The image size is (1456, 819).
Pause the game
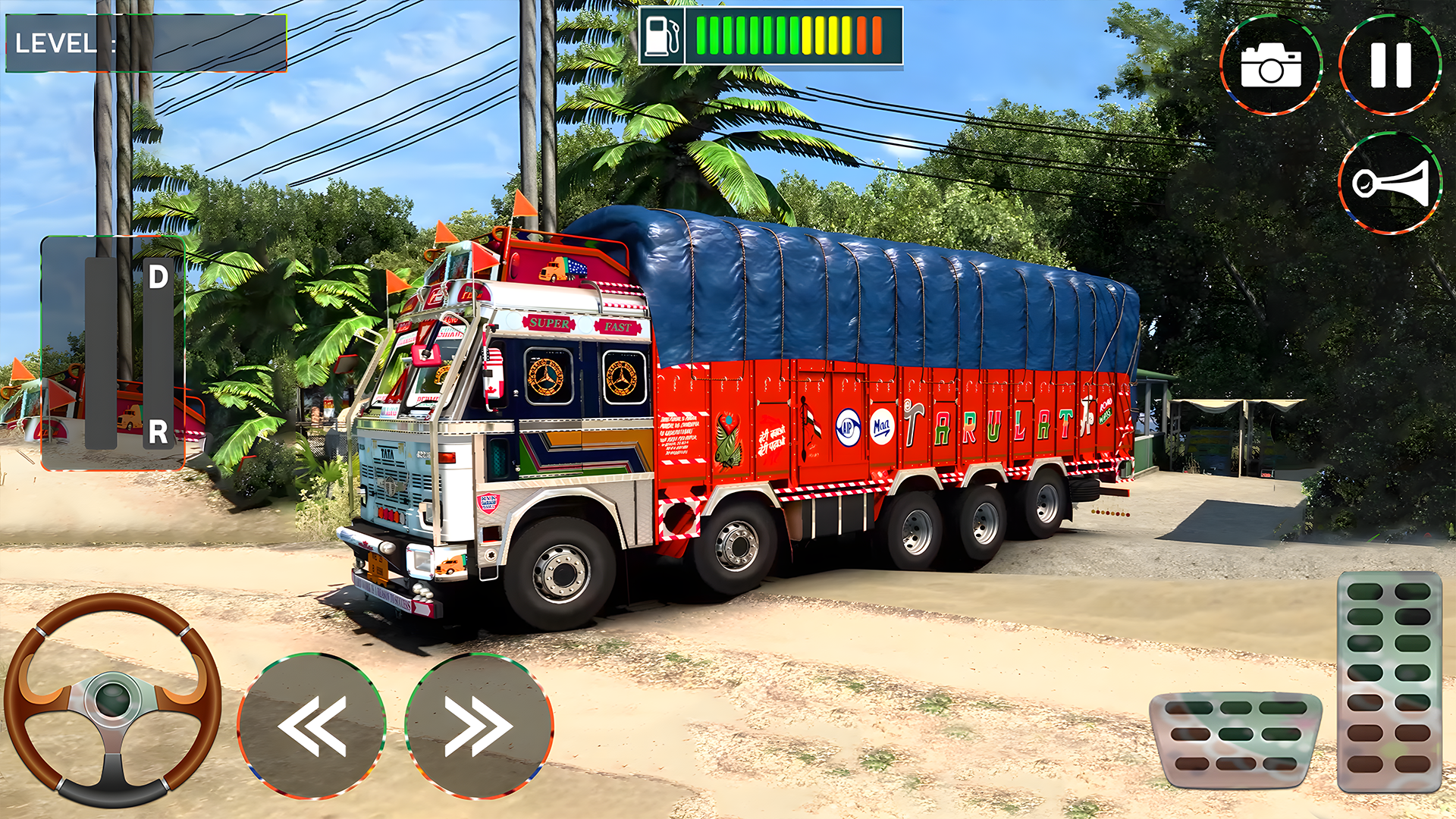[x=1390, y=65]
